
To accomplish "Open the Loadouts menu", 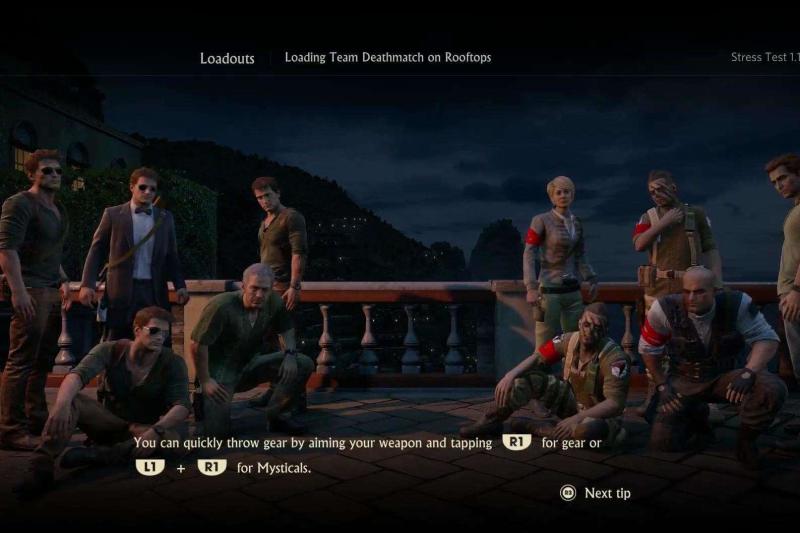I will tap(227, 58).
